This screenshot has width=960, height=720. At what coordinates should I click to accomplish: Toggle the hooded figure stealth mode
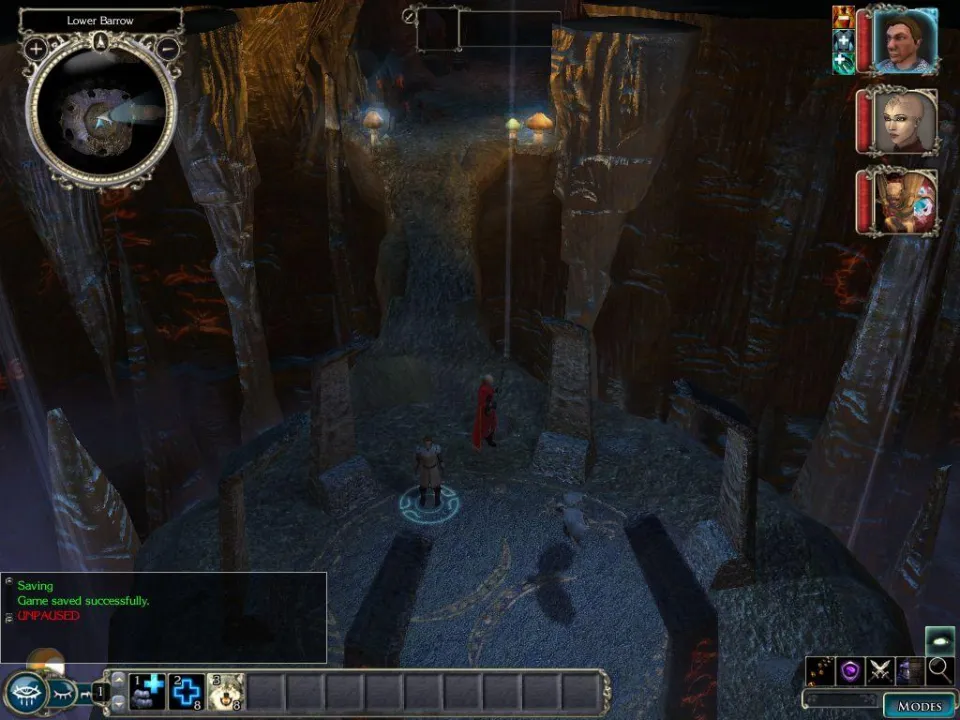pyautogui.click(x=910, y=670)
